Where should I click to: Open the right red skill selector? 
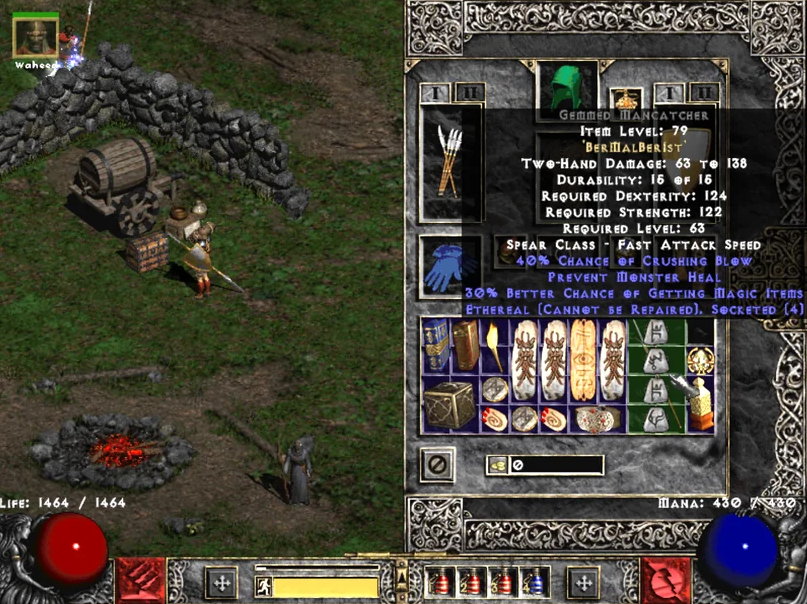coord(664,581)
